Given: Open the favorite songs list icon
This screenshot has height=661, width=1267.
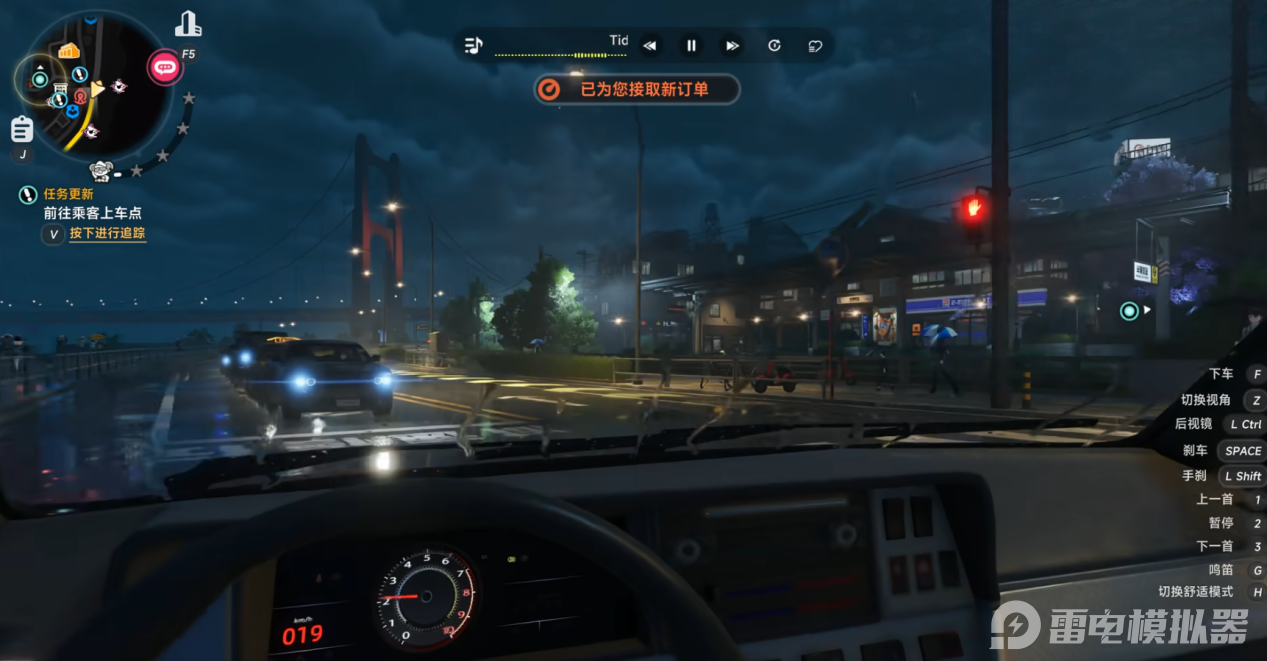Looking at the screenshot, I should pos(815,45).
